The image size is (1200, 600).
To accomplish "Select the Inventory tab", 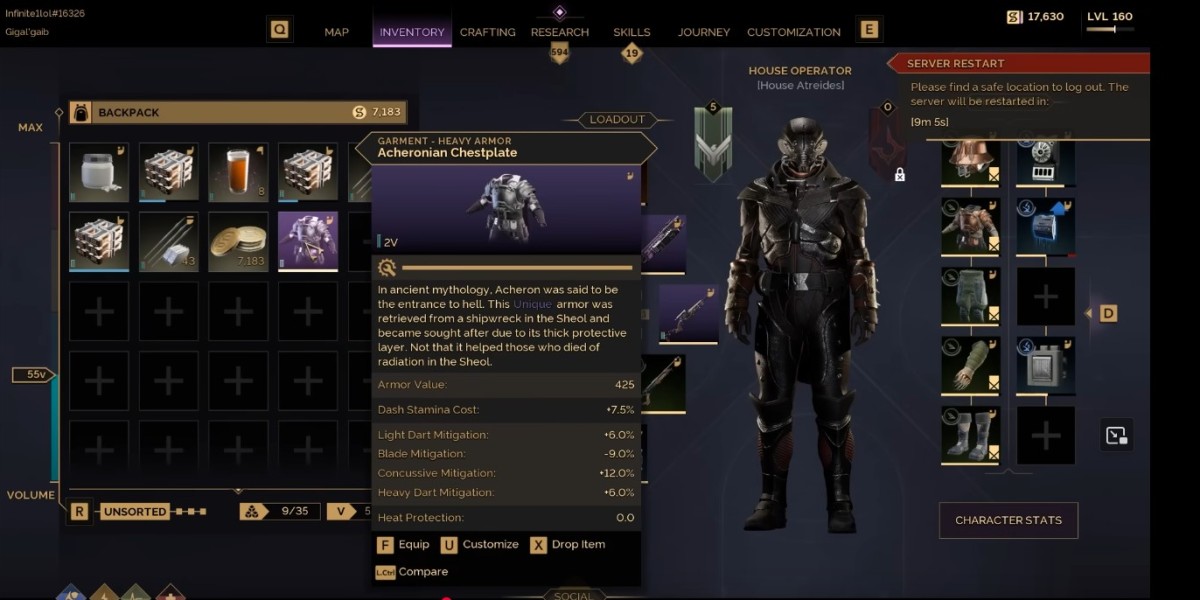I will [x=412, y=32].
